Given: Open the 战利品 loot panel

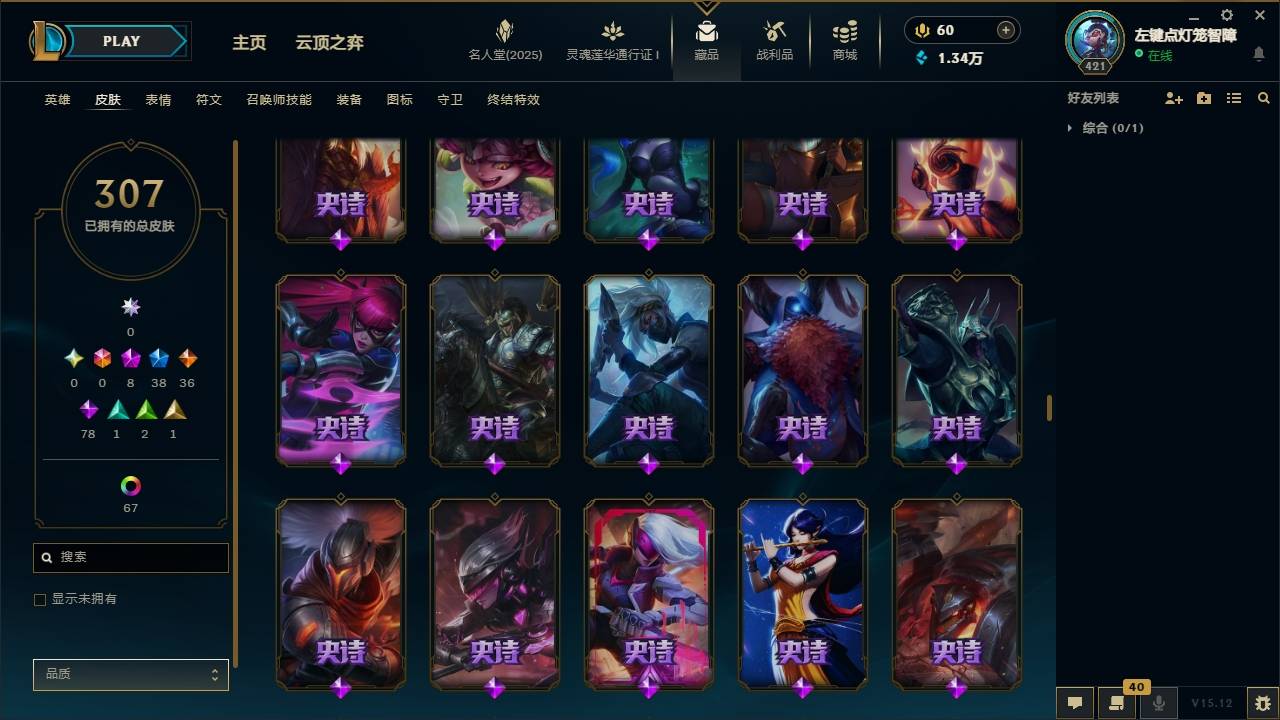Looking at the screenshot, I should [775, 40].
